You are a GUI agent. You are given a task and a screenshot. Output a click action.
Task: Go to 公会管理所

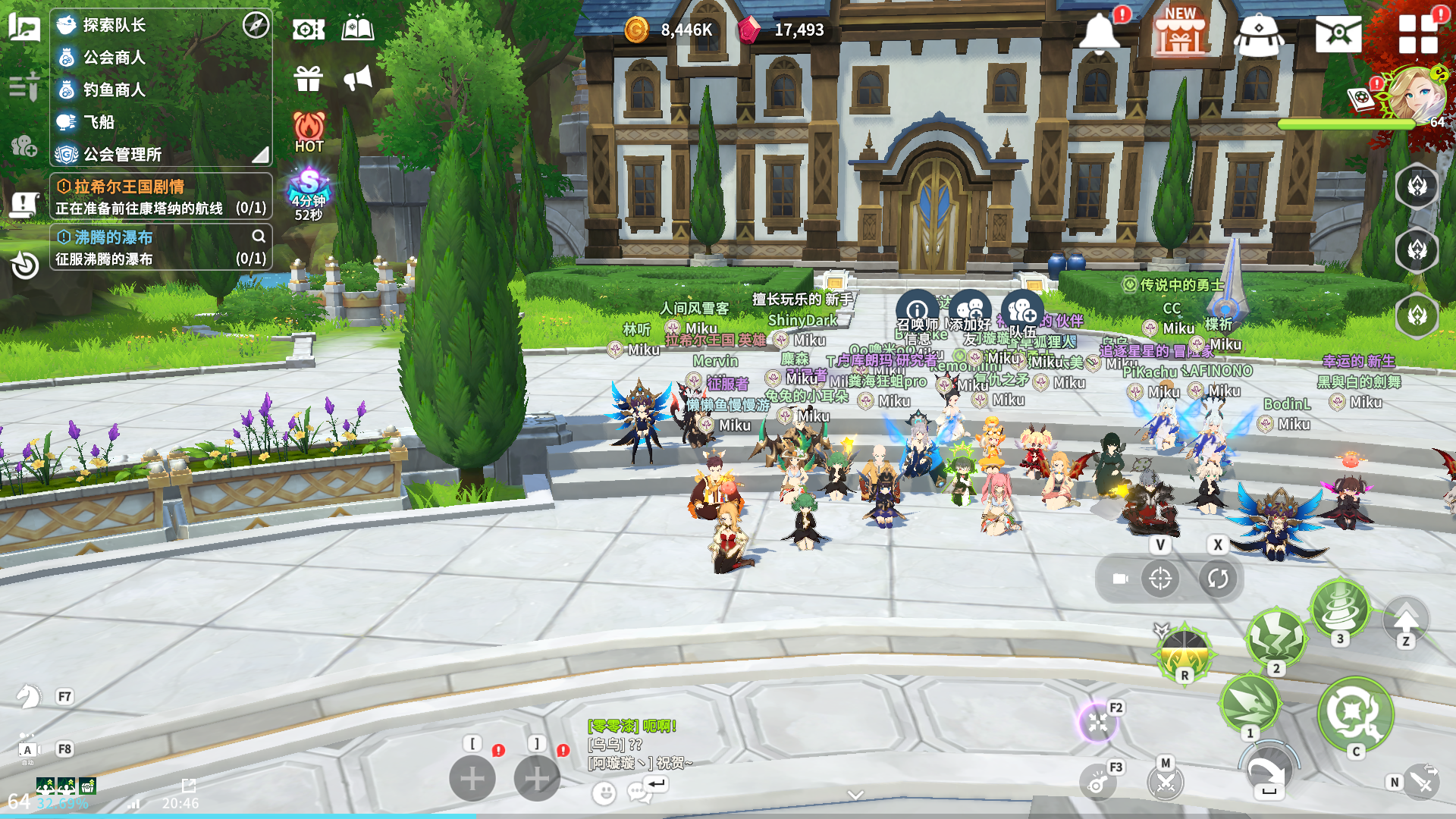[x=121, y=155]
